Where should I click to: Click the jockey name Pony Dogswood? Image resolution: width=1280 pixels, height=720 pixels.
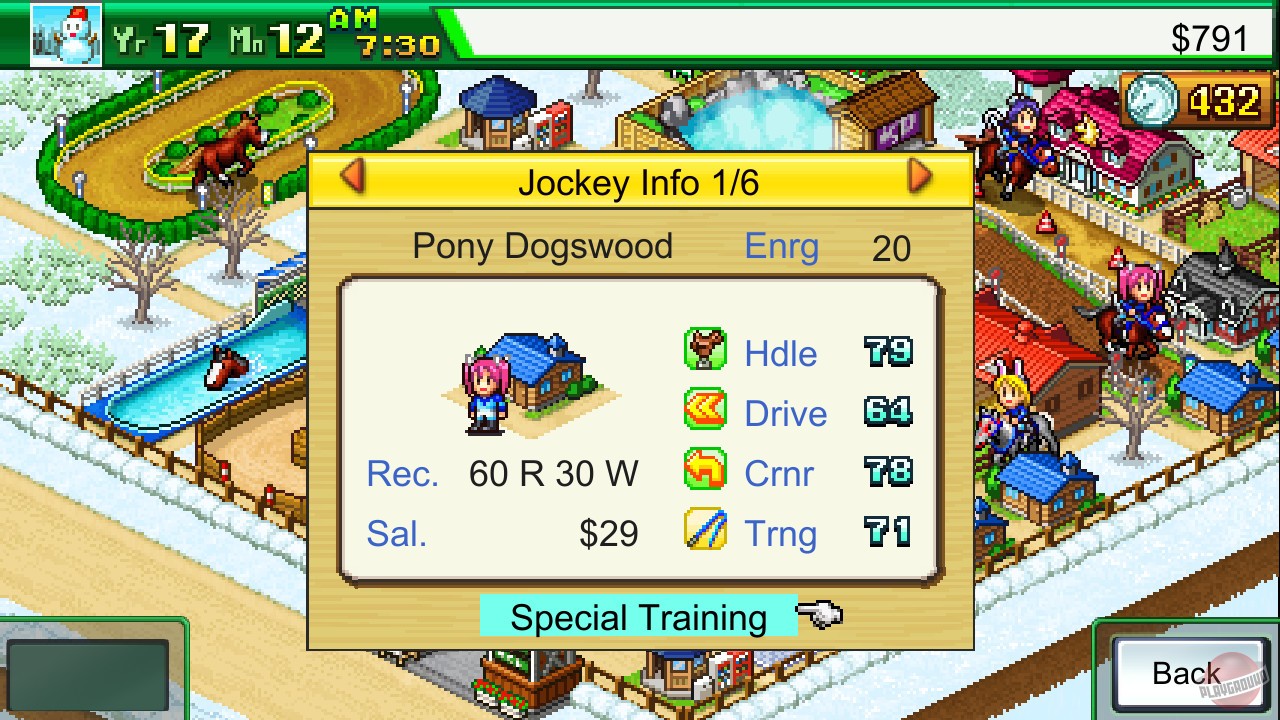pyautogui.click(x=543, y=246)
